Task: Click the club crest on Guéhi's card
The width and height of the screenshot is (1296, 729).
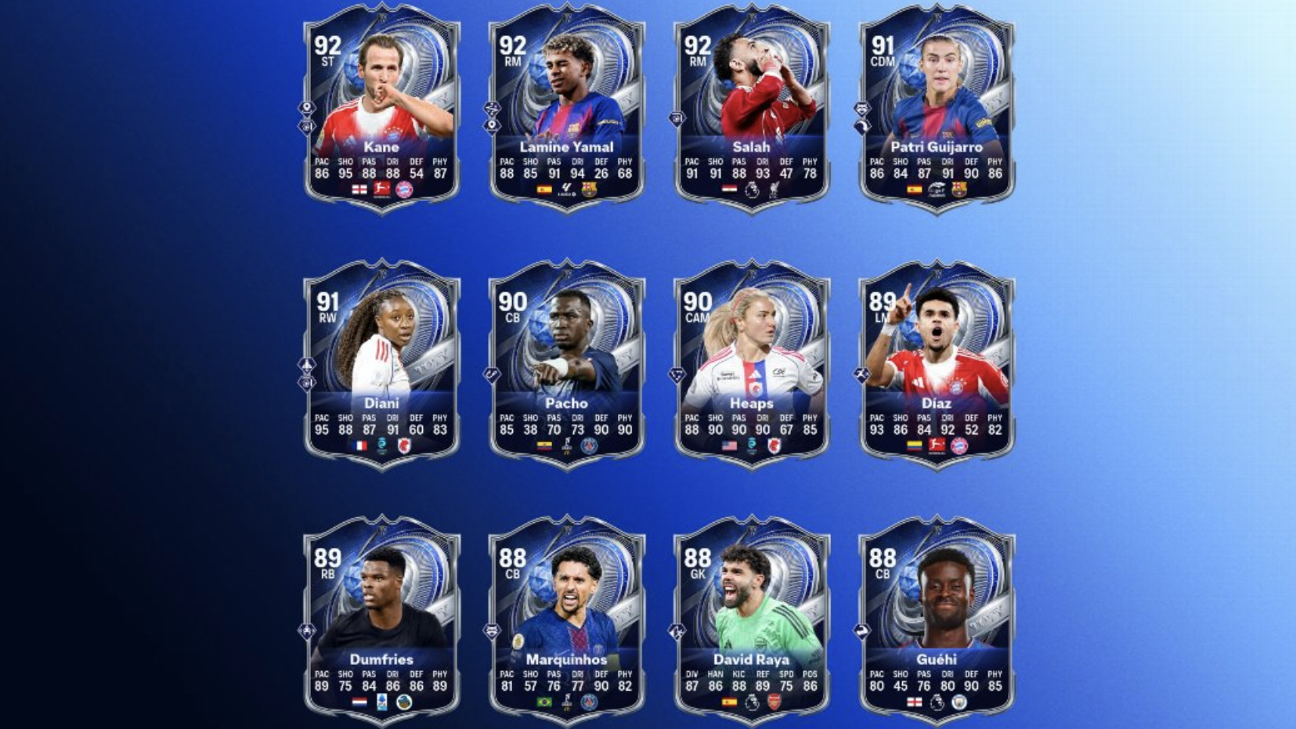Action: (x=960, y=700)
